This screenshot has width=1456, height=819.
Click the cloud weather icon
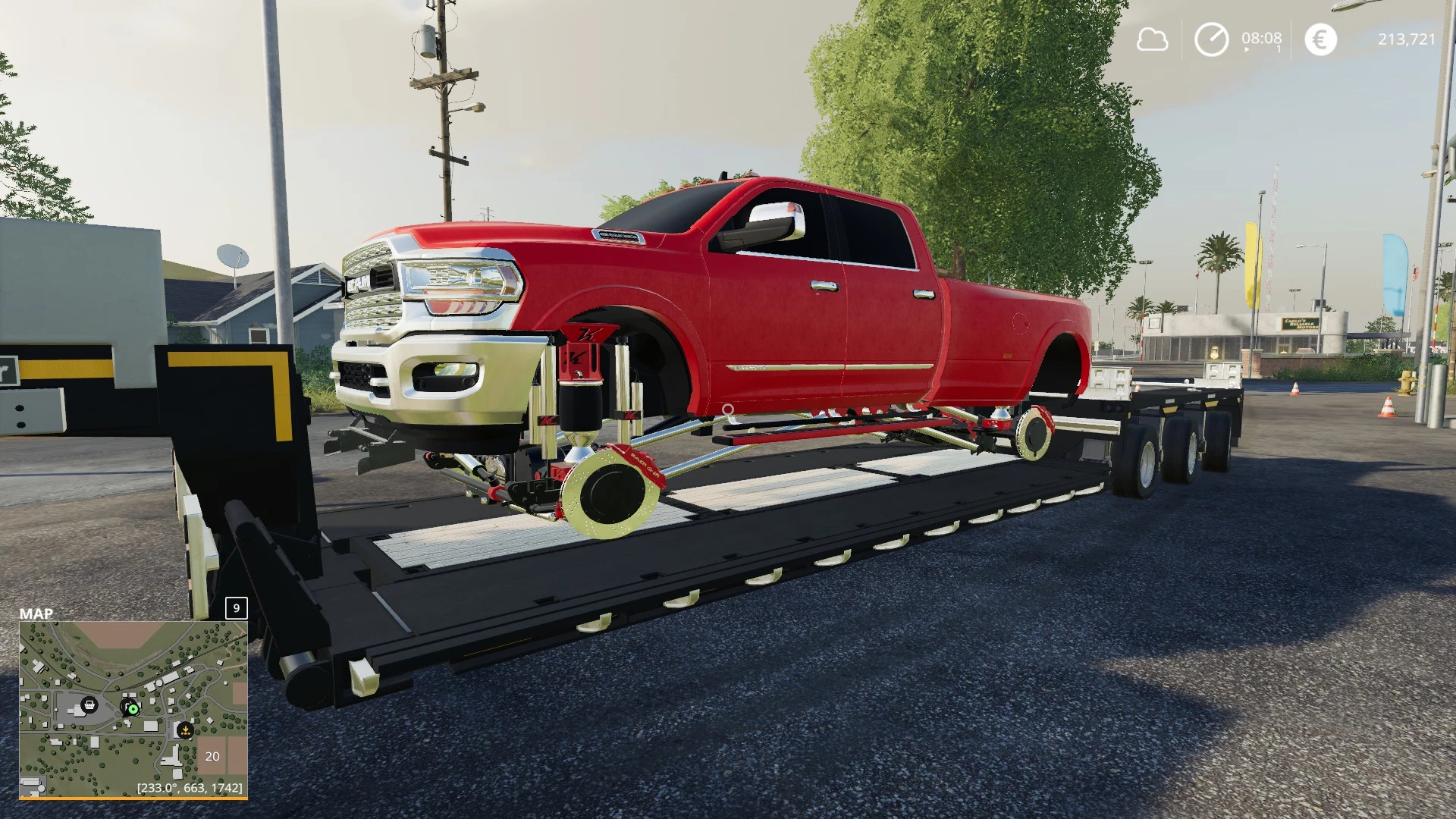click(x=1152, y=39)
